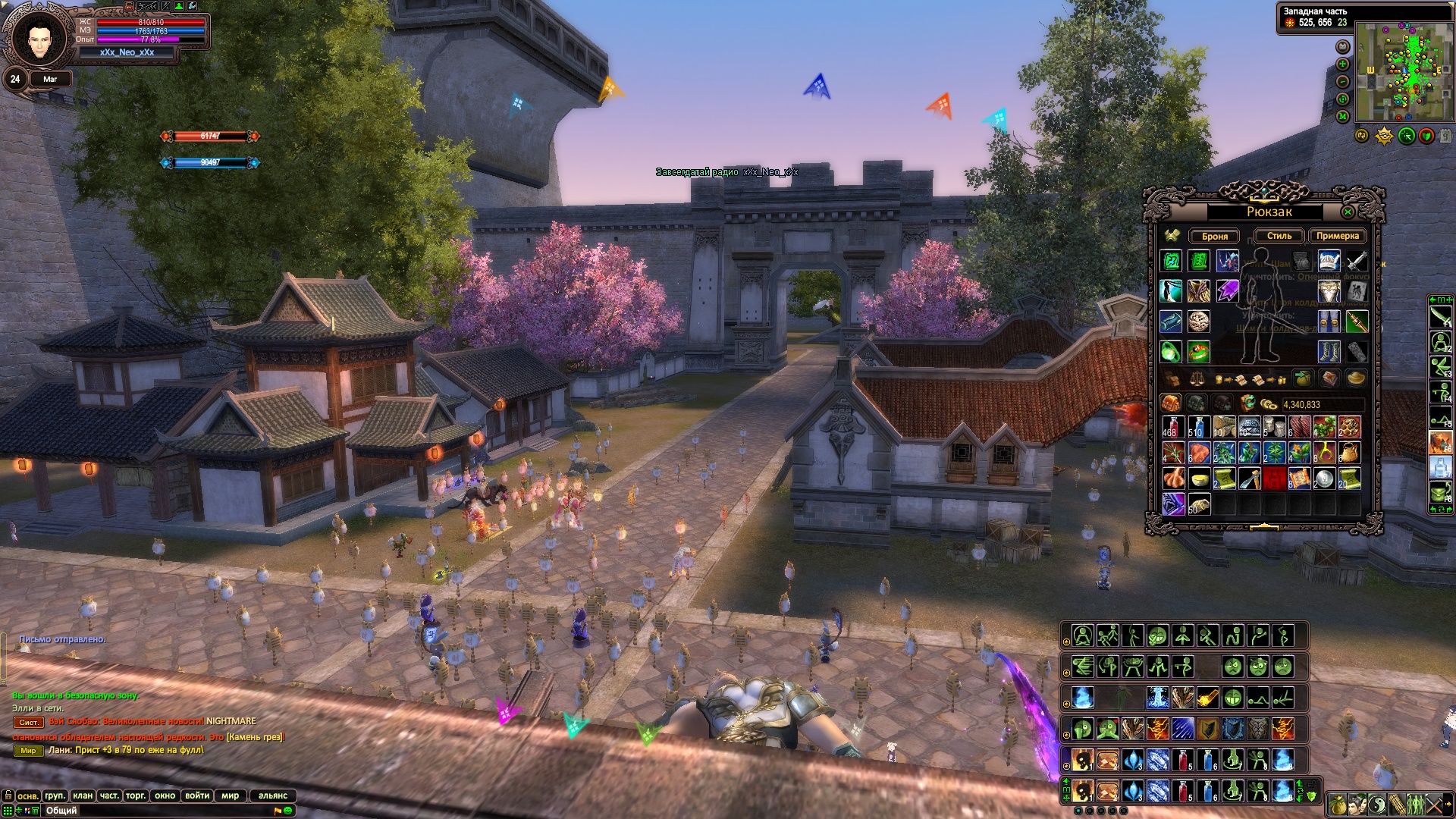Select the red health potion stack of 468

(1172, 427)
